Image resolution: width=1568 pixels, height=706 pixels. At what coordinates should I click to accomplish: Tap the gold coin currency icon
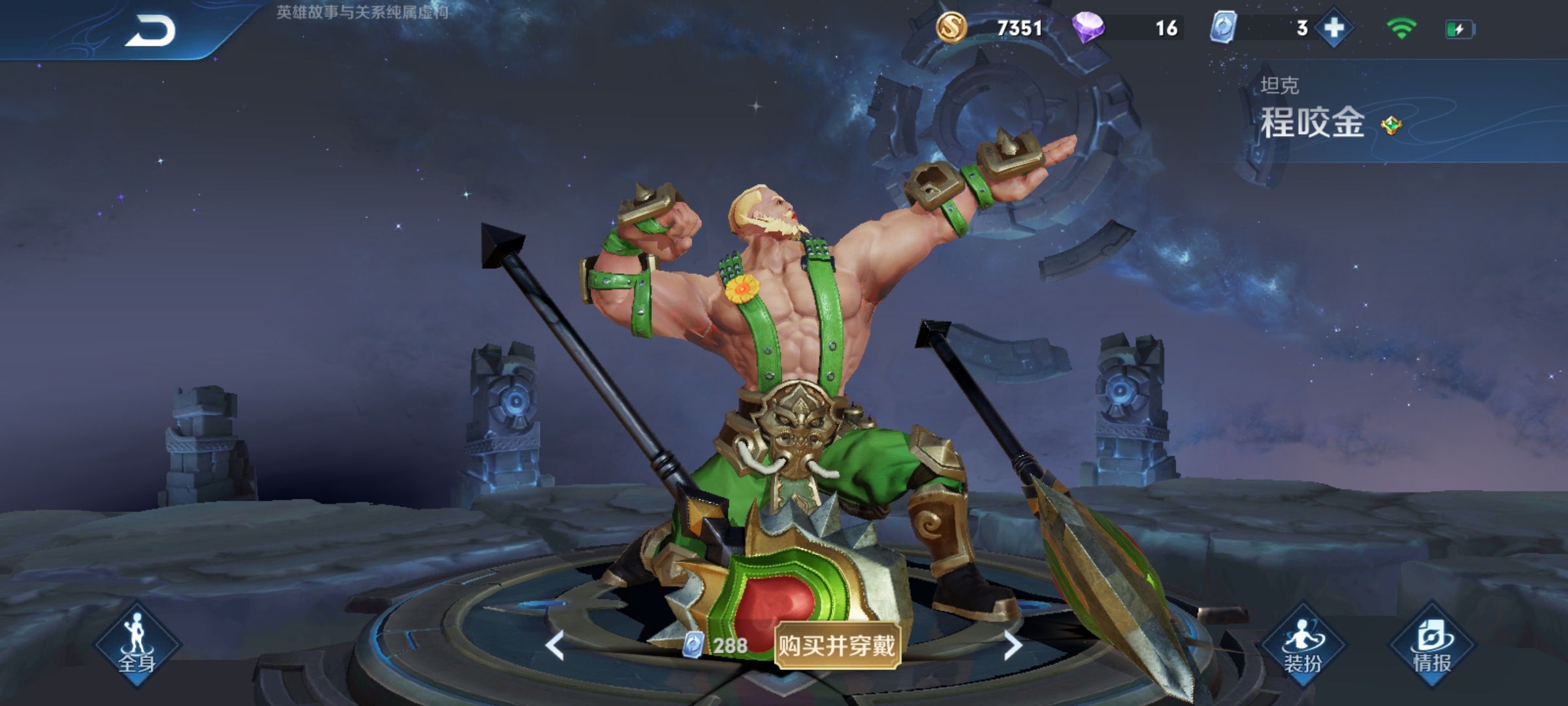951,28
